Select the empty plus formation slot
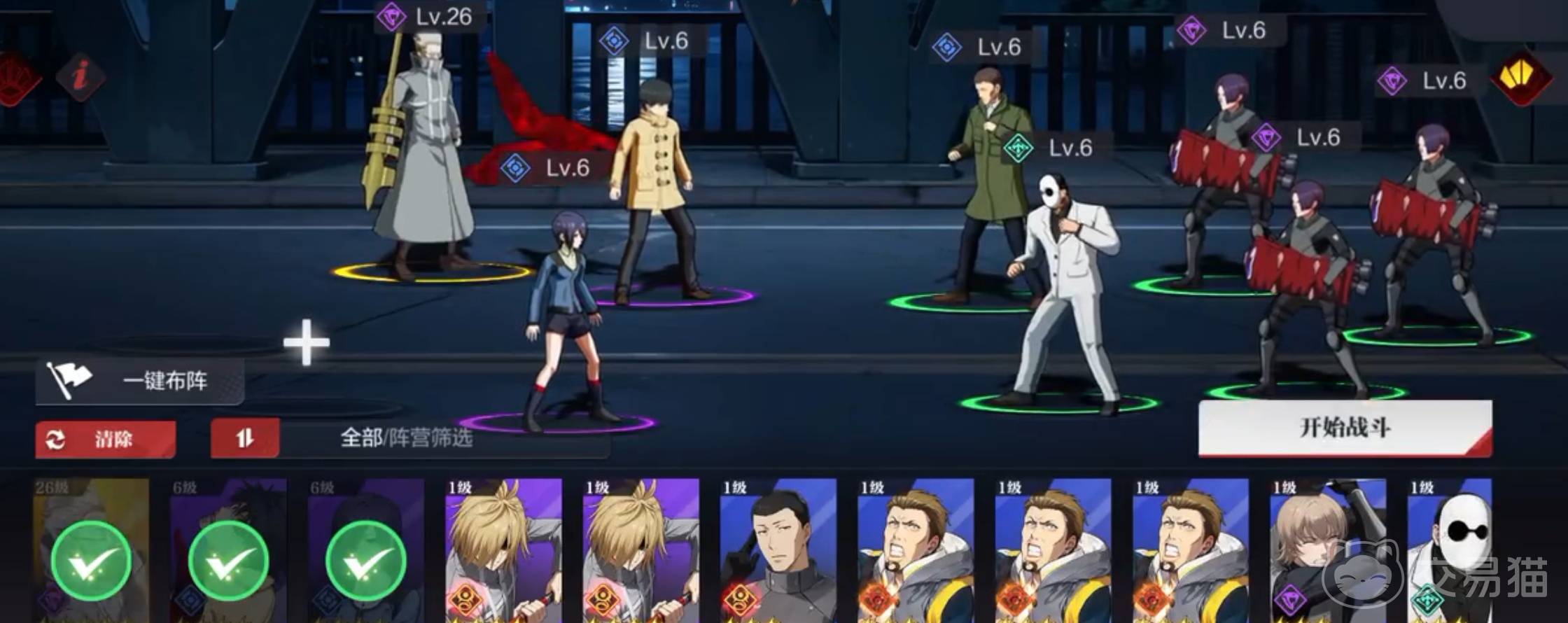The width and height of the screenshot is (1568, 623). pyautogui.click(x=306, y=342)
